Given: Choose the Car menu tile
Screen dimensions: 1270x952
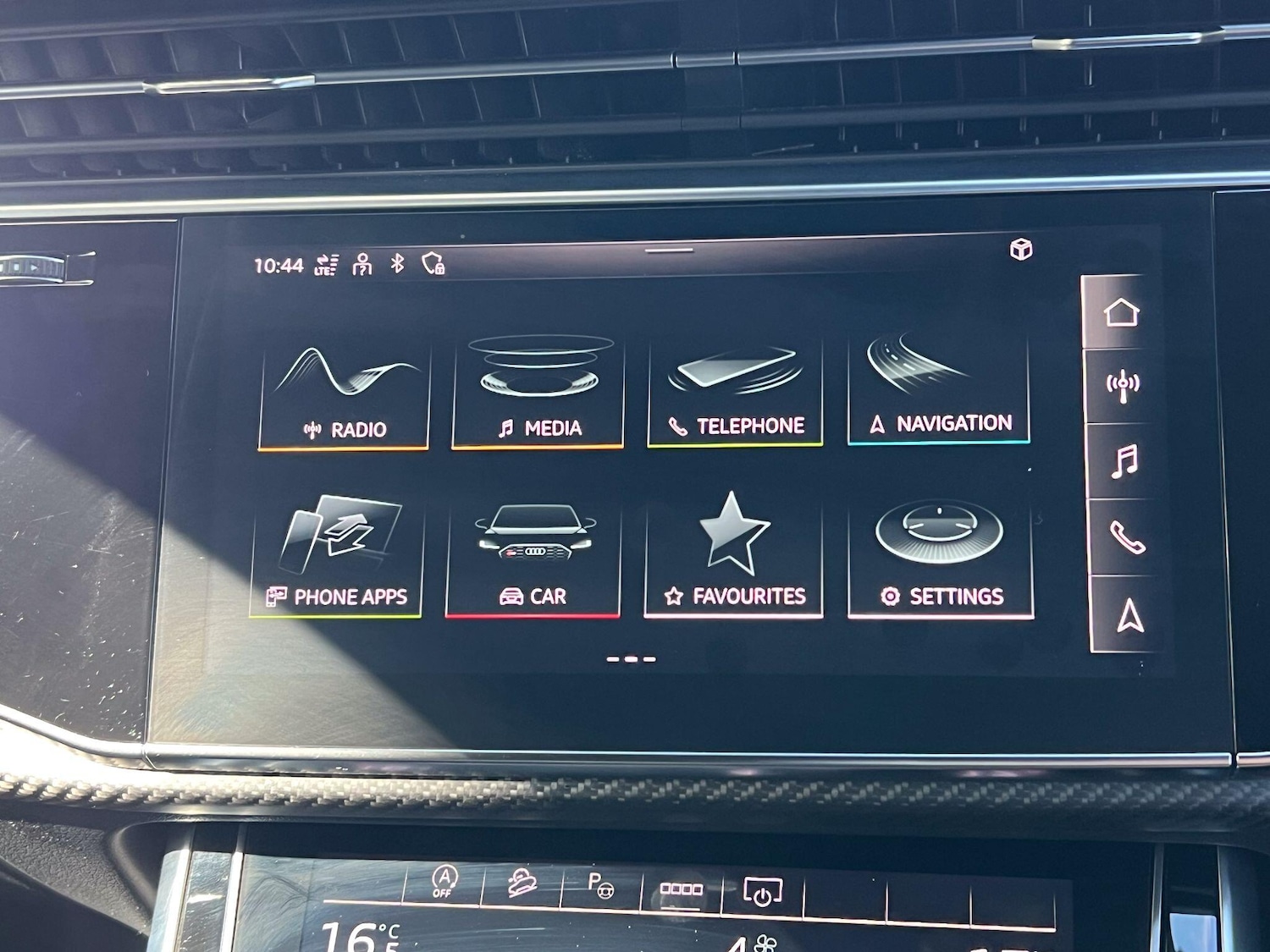Looking at the screenshot, I should click(x=533, y=557).
